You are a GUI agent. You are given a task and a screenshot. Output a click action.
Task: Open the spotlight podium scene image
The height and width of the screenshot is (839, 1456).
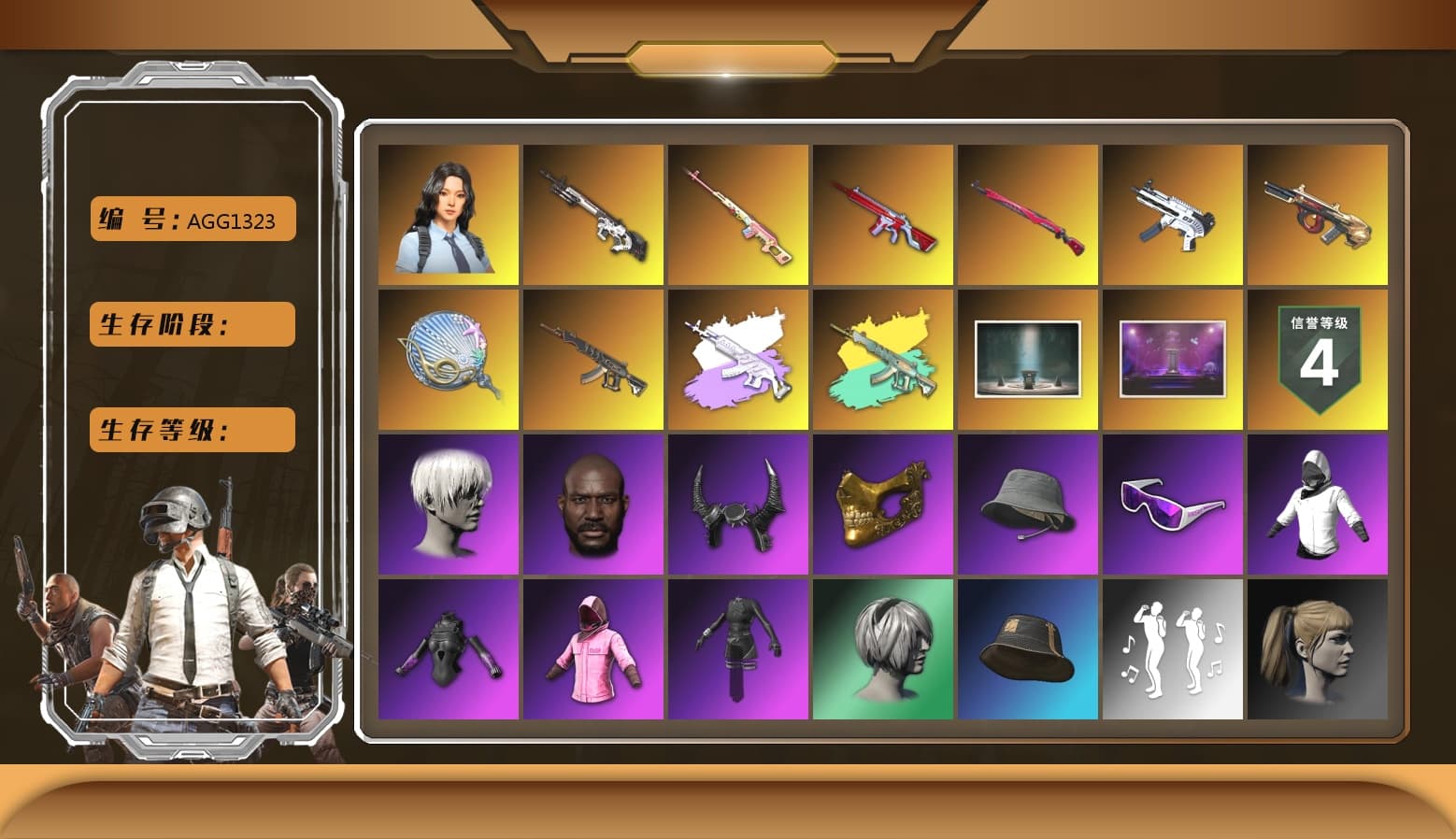1028,360
